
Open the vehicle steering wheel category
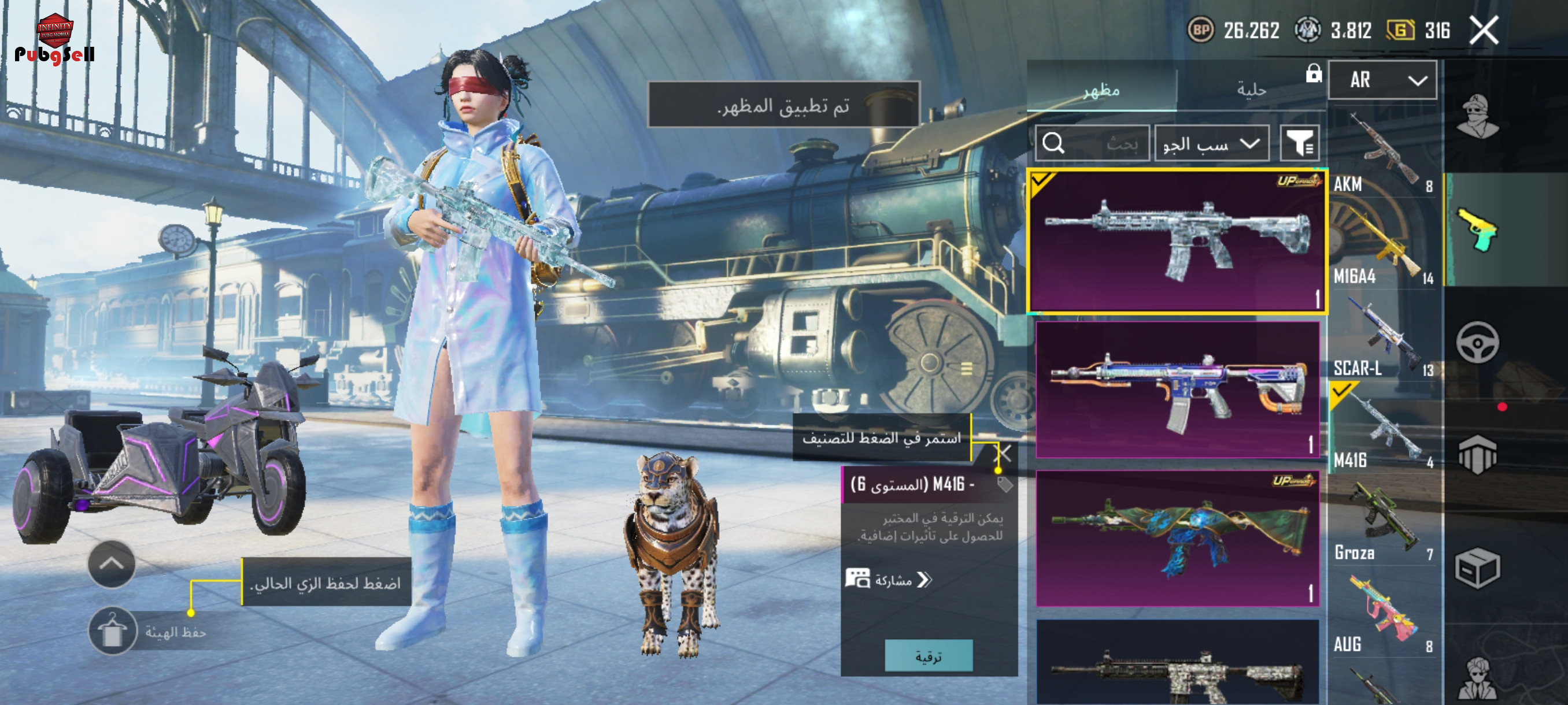click(x=1477, y=343)
